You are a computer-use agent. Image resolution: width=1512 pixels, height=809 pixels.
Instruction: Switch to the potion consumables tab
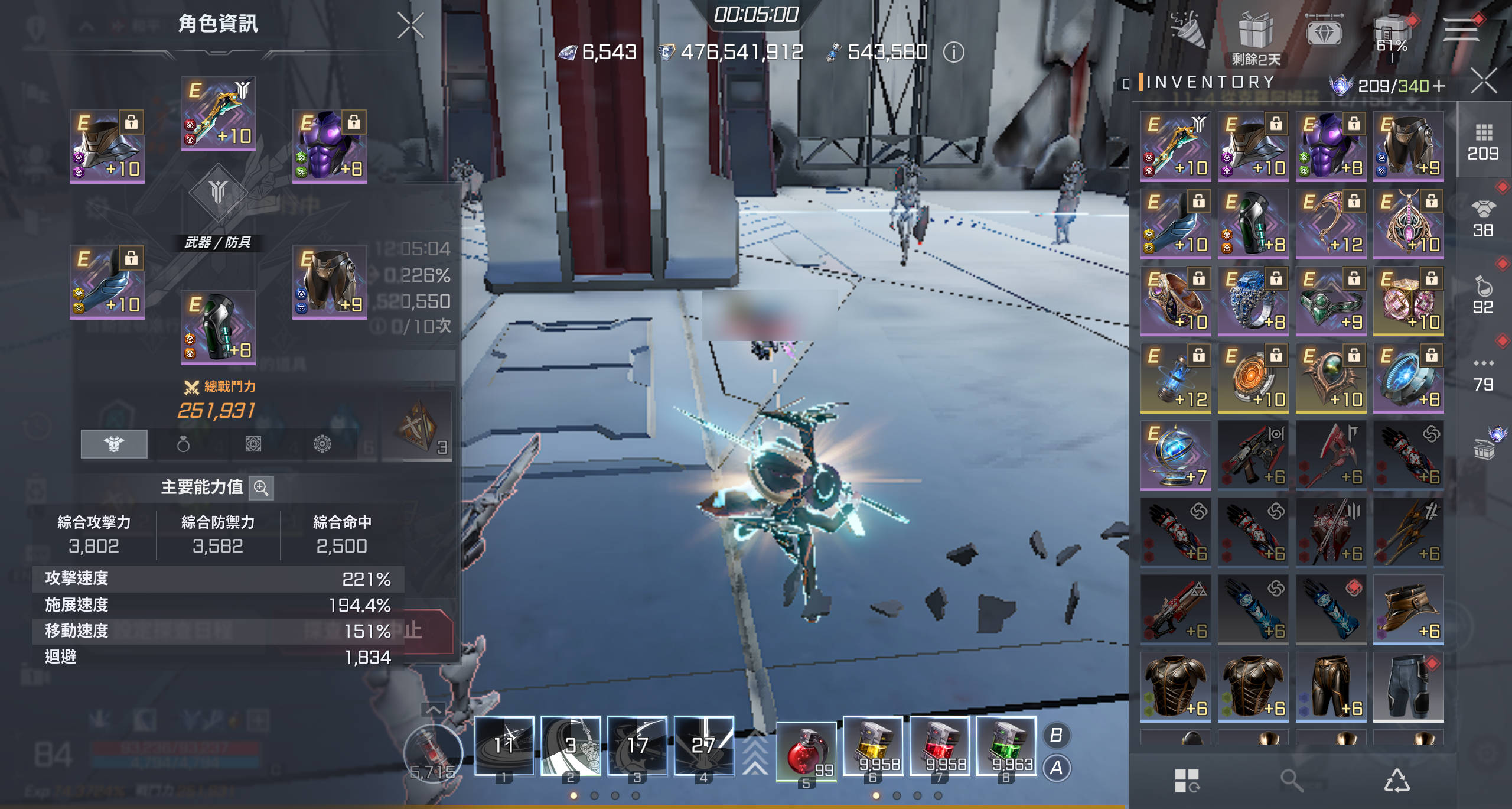[x=1483, y=294]
